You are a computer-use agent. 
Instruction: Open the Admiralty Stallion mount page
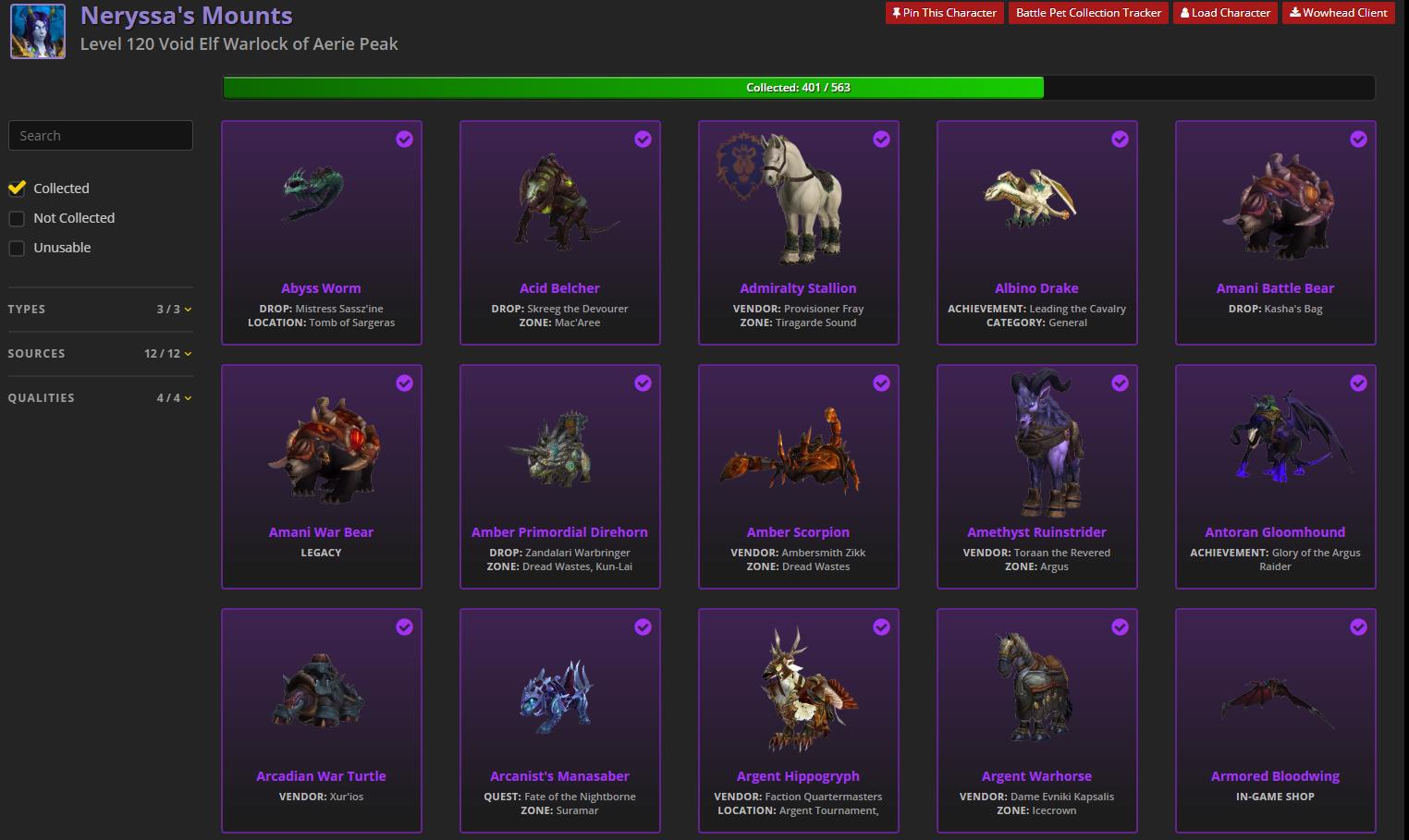[x=798, y=287]
